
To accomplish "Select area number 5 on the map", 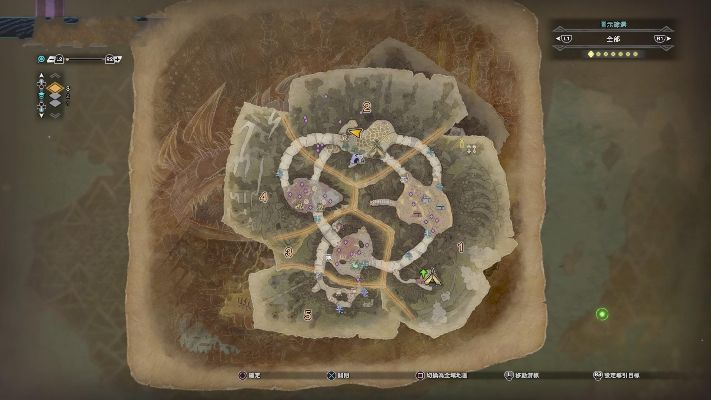I will tap(307, 315).
